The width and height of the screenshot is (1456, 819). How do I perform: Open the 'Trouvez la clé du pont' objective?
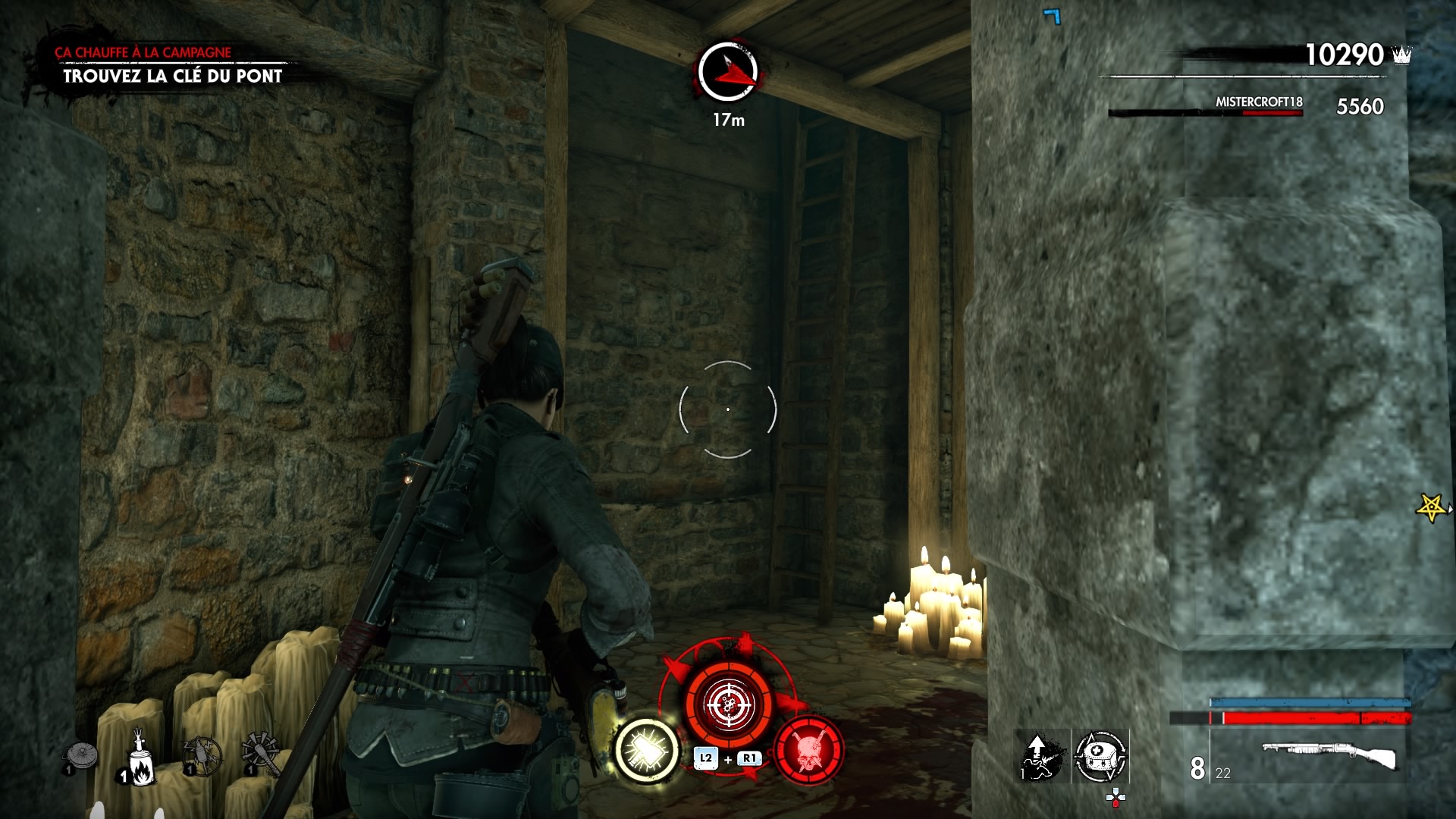[x=173, y=76]
